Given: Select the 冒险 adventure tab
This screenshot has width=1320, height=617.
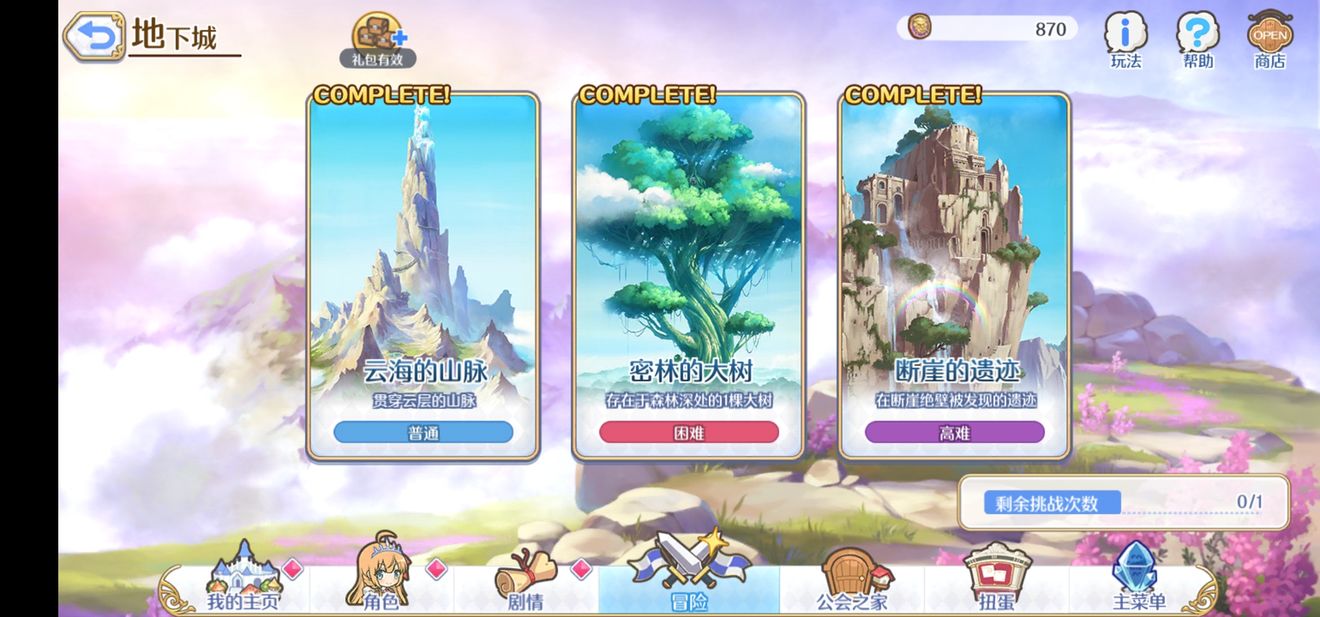Looking at the screenshot, I should (x=689, y=580).
